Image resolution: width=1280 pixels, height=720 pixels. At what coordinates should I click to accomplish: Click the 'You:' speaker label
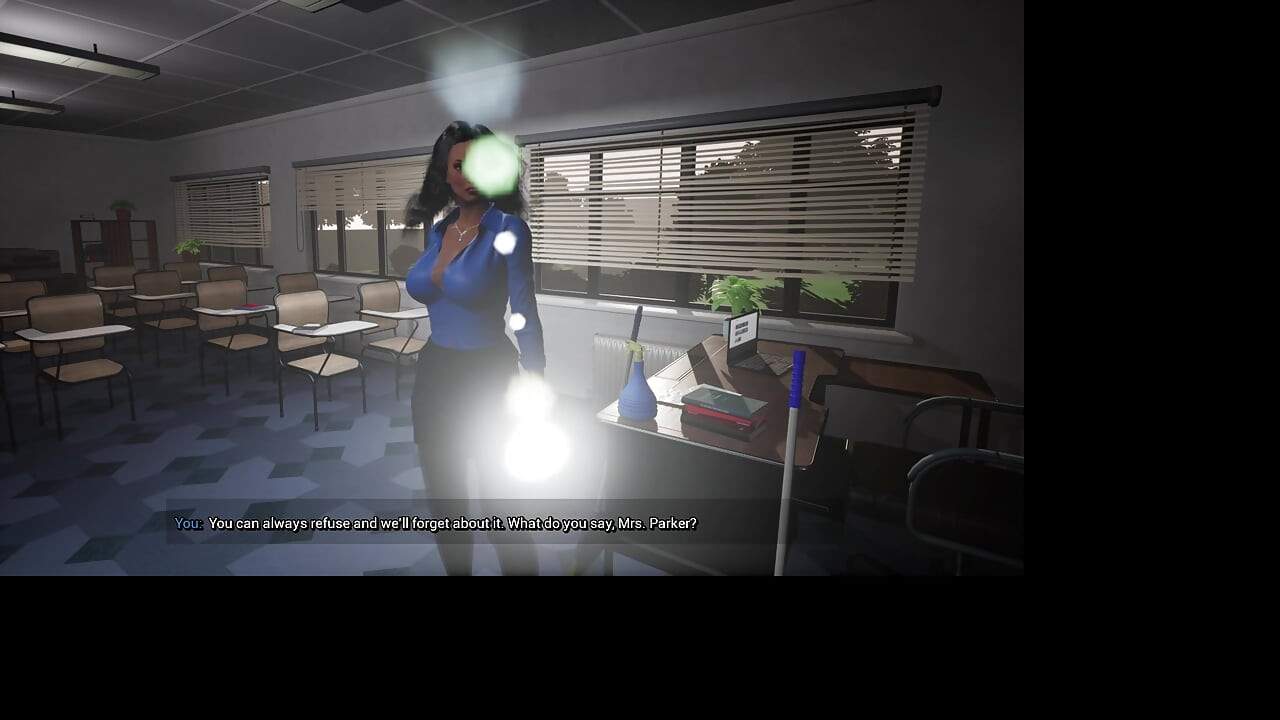188,522
